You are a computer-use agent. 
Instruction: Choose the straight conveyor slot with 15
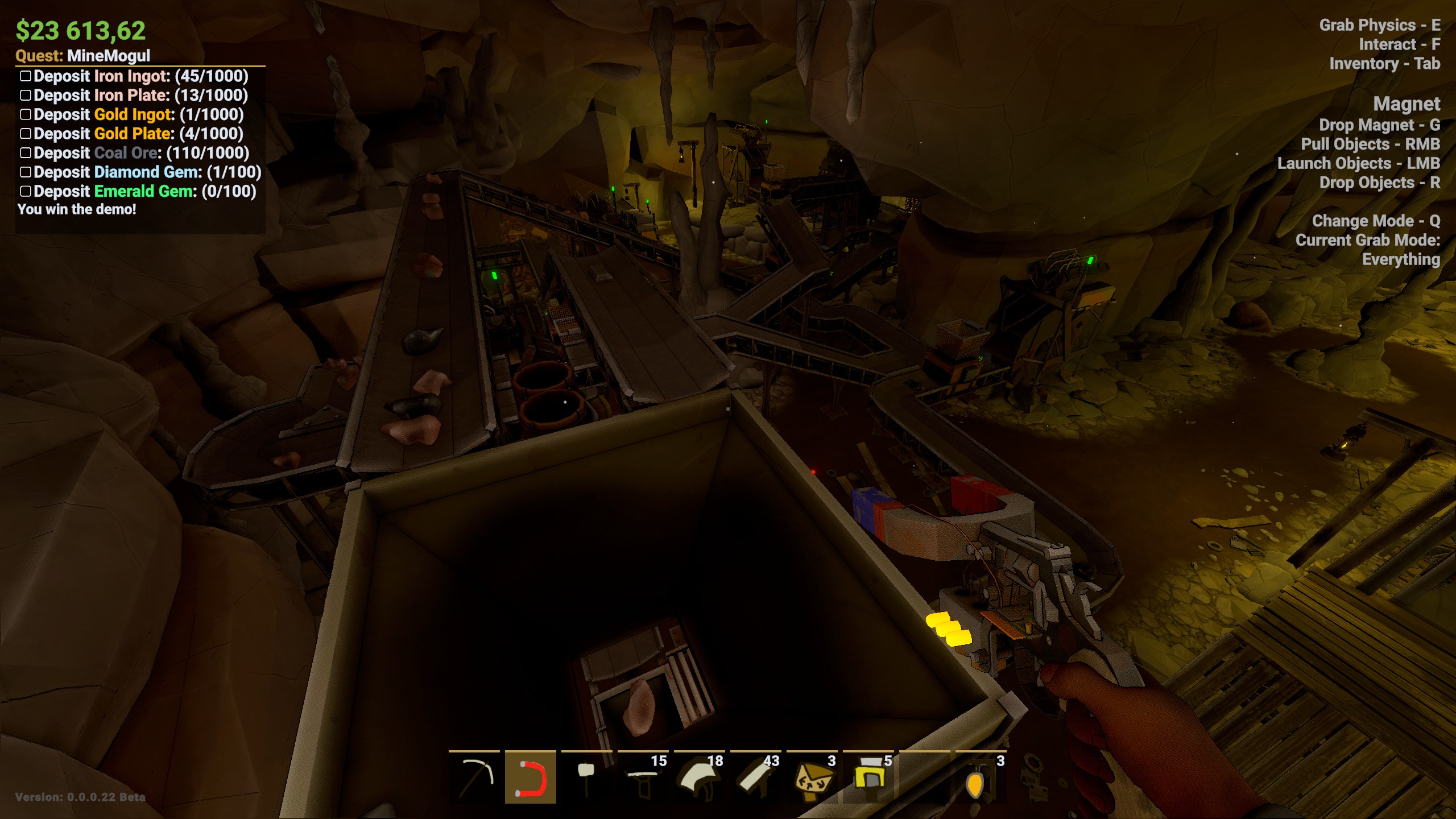click(x=643, y=777)
